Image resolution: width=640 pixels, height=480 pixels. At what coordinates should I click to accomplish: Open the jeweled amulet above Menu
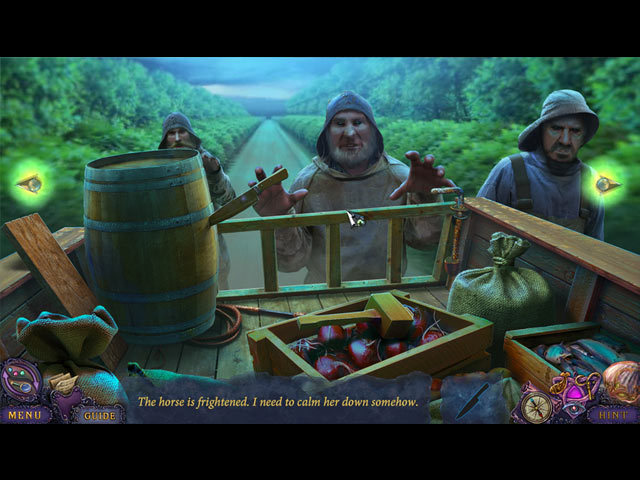[x=21, y=381]
